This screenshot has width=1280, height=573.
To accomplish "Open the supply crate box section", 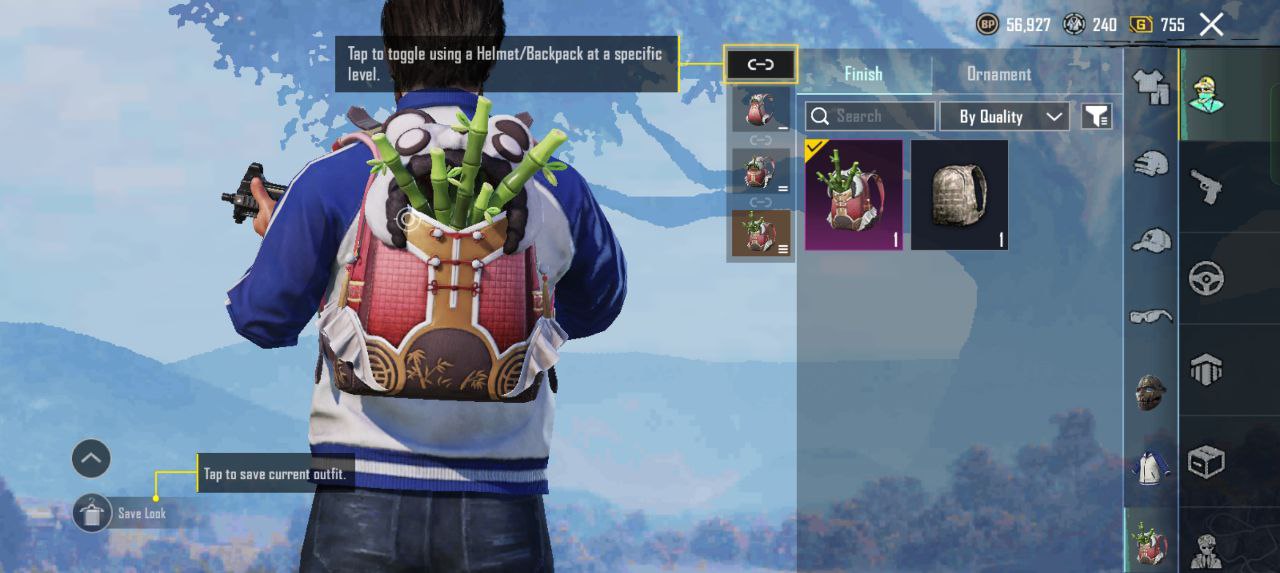I will (x=1206, y=462).
